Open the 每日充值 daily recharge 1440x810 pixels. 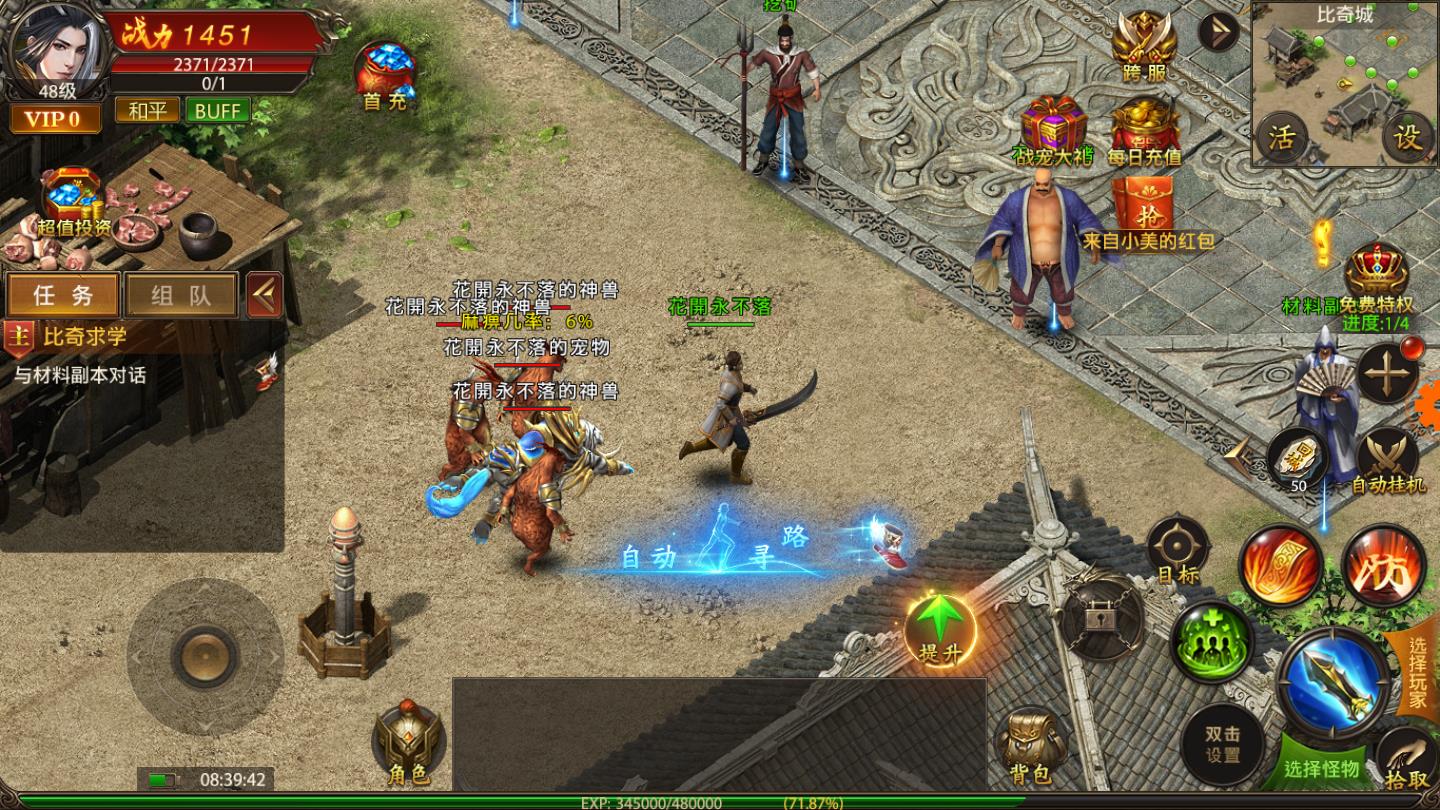click(1145, 130)
